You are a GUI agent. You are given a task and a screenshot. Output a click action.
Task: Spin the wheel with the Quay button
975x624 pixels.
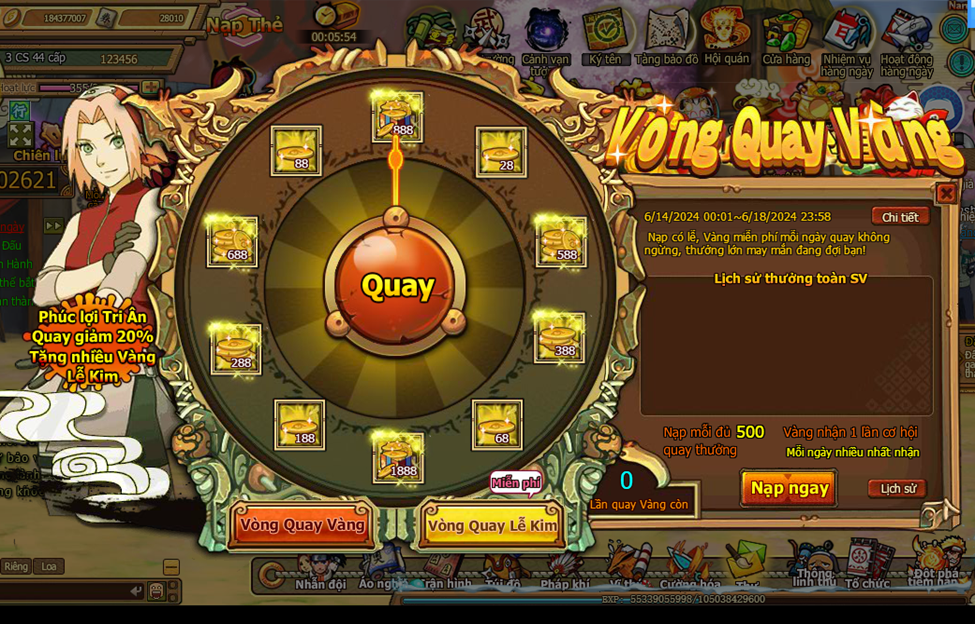click(x=397, y=287)
